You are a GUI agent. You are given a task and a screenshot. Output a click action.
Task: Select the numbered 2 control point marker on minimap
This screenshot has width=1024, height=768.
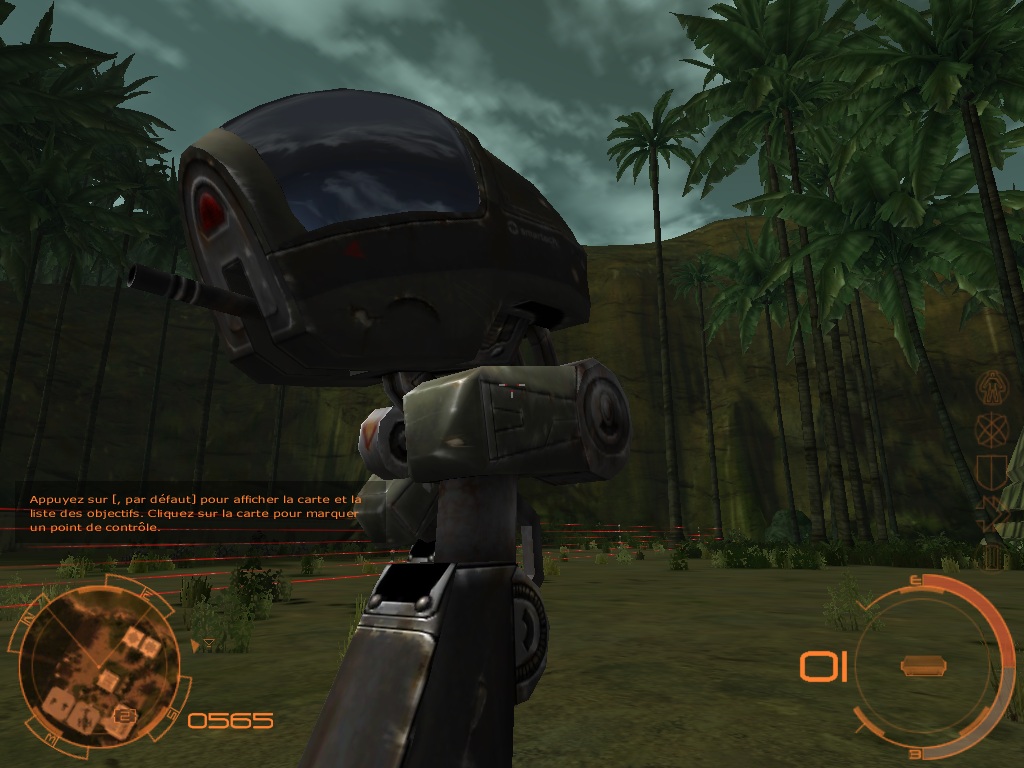click(124, 714)
